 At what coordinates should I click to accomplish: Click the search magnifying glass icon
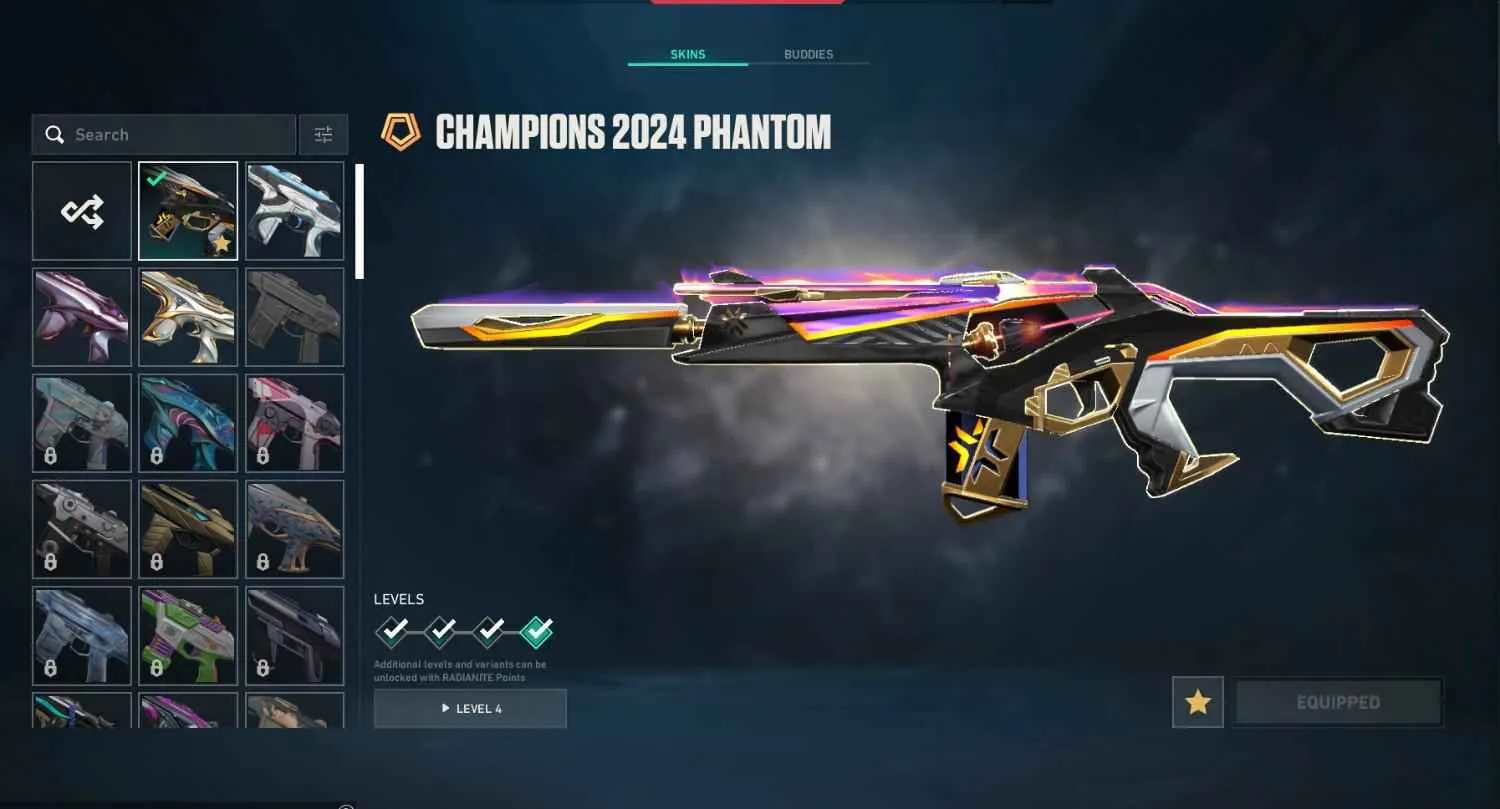point(55,134)
